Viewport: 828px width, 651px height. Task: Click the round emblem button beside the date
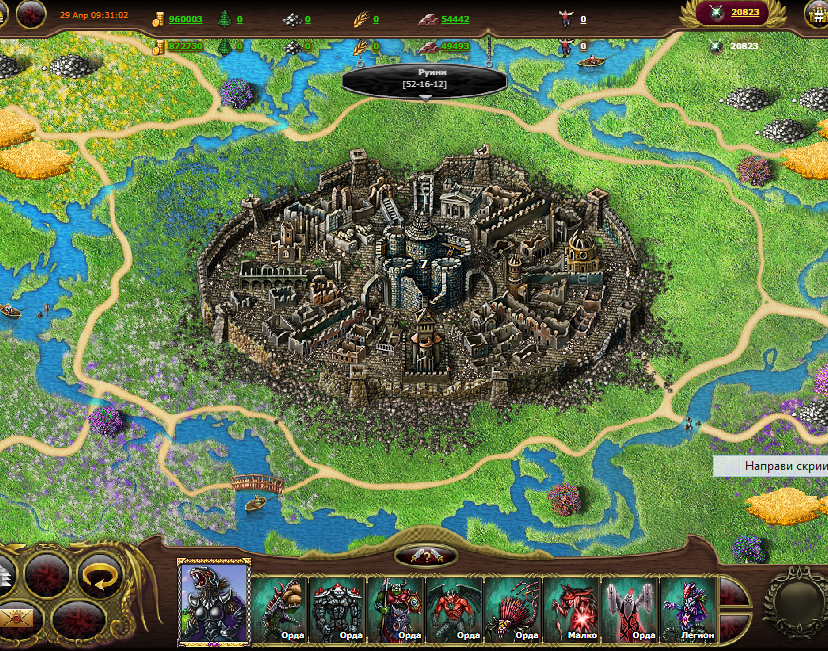[32, 14]
